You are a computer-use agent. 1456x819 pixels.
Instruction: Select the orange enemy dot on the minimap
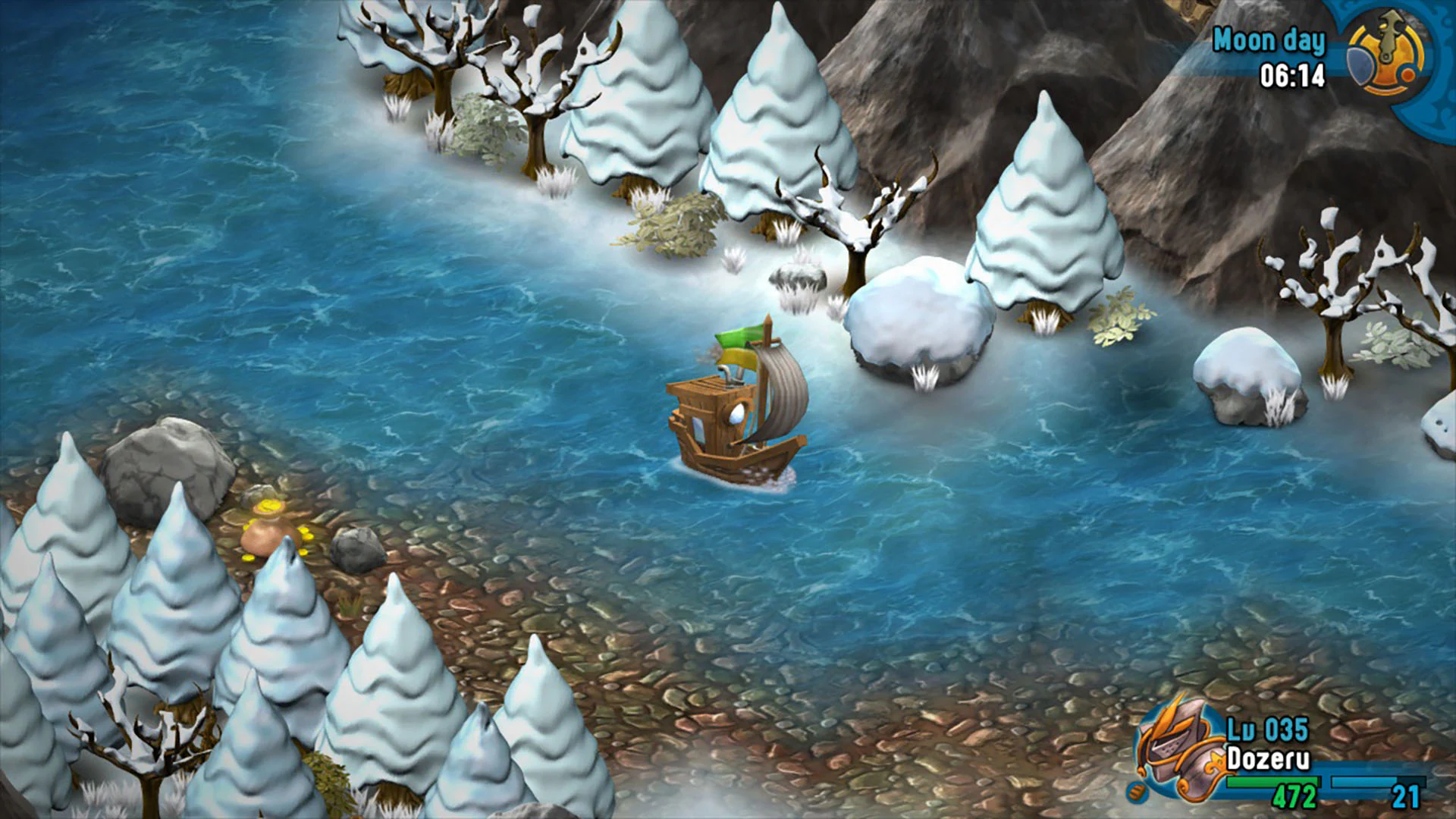[1408, 74]
